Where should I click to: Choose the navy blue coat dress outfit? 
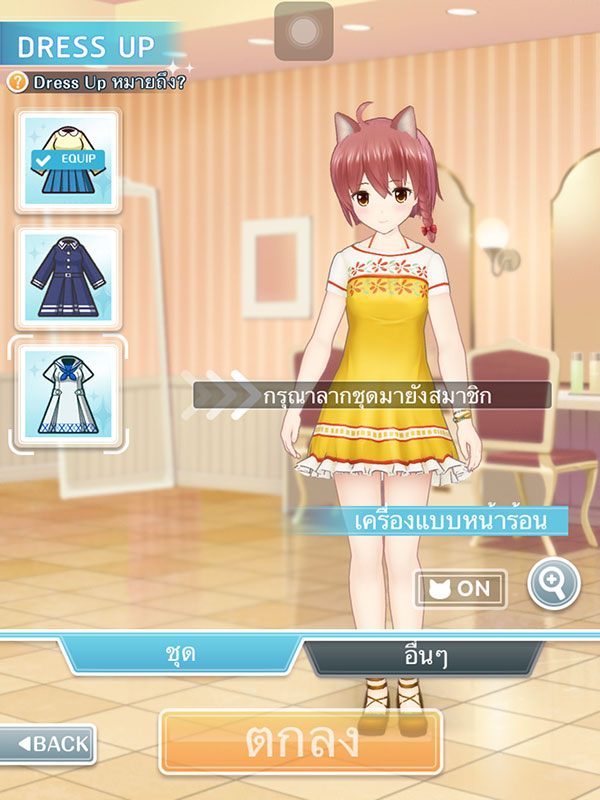tap(67, 278)
